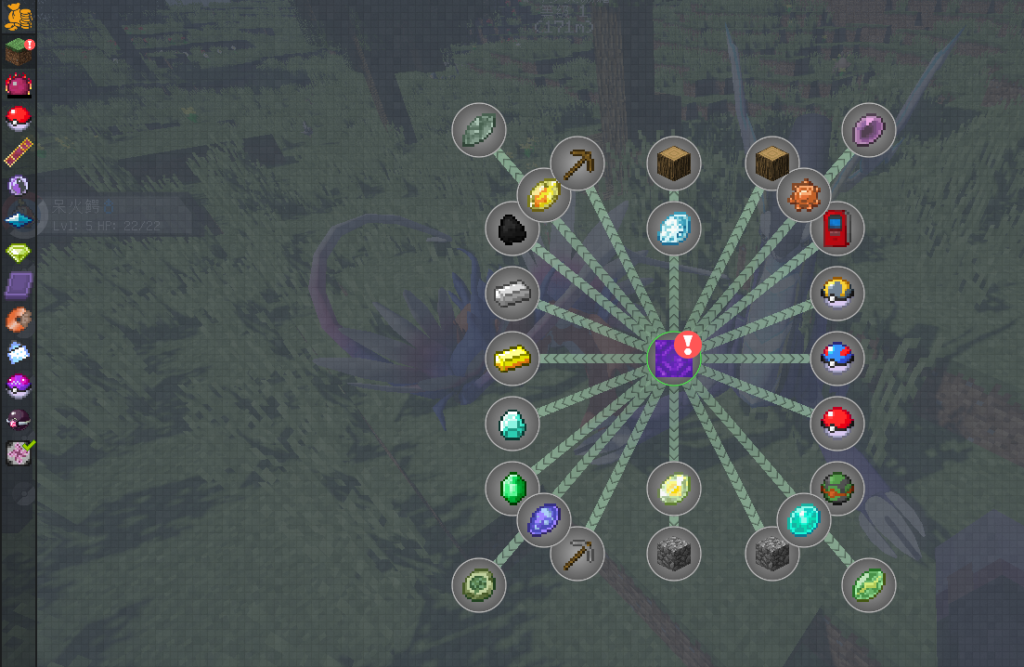This screenshot has width=1024, height=667.
Task: Select the coal quest node
Action: (x=512, y=227)
